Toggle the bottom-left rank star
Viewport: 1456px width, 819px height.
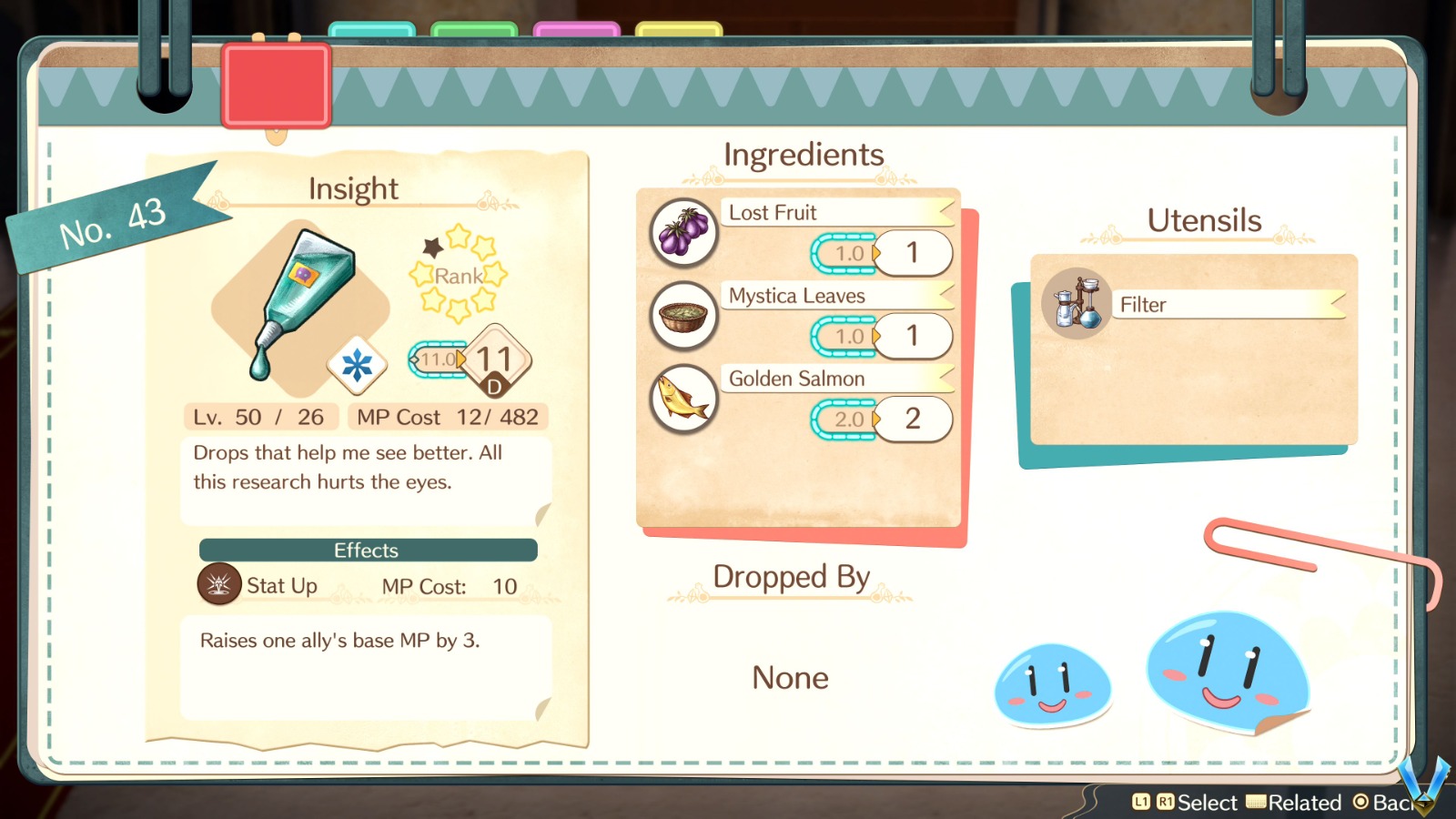click(432, 299)
